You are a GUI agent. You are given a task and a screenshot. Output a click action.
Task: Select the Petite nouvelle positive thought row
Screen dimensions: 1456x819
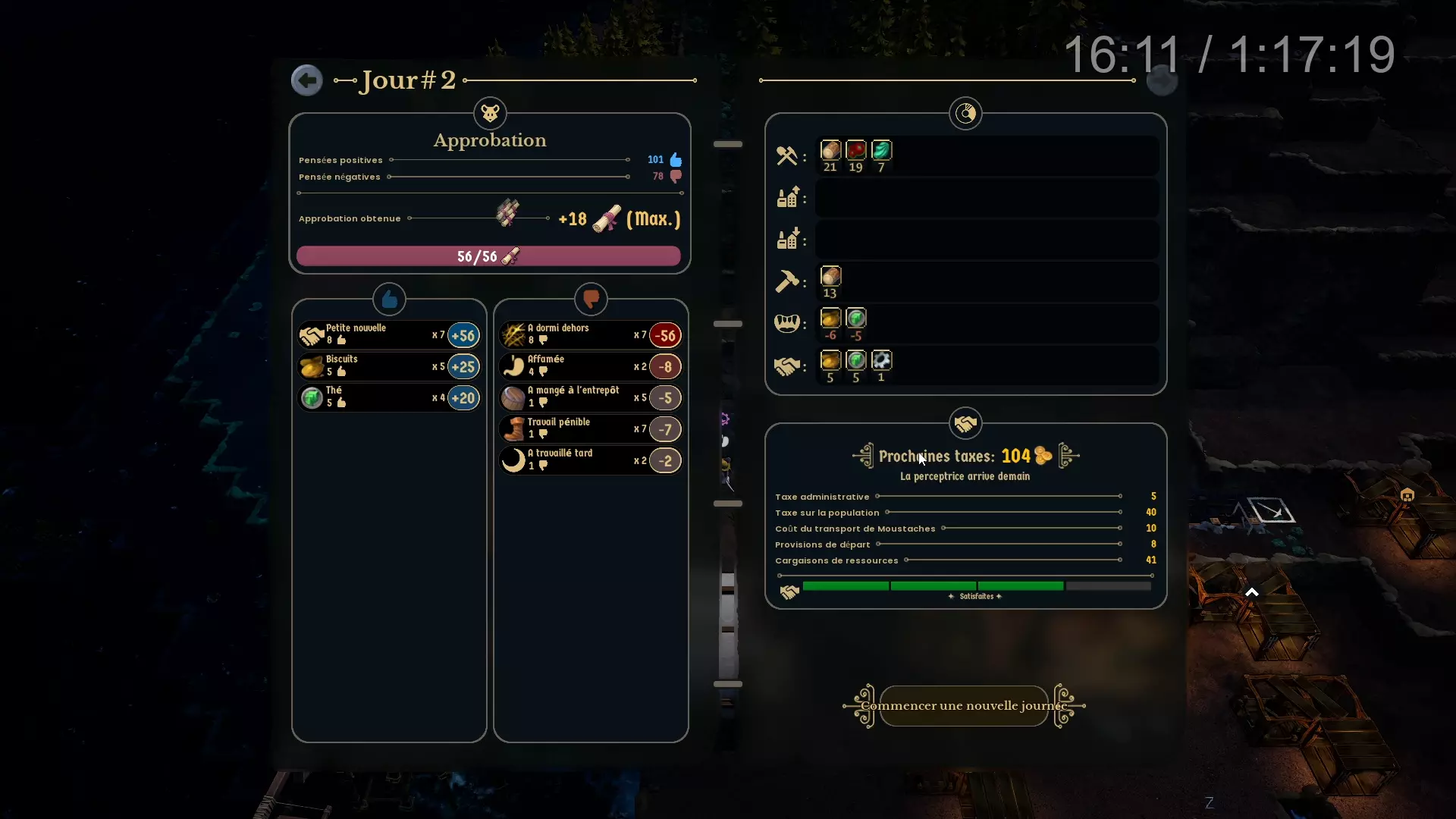click(388, 334)
